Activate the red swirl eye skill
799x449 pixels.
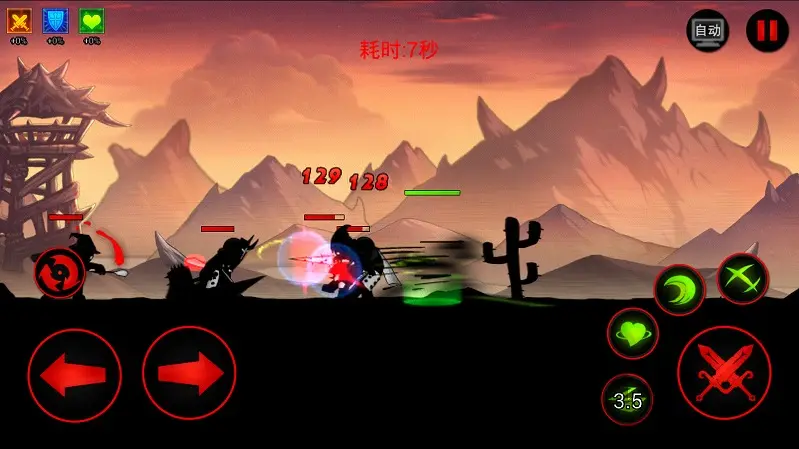(x=58, y=272)
